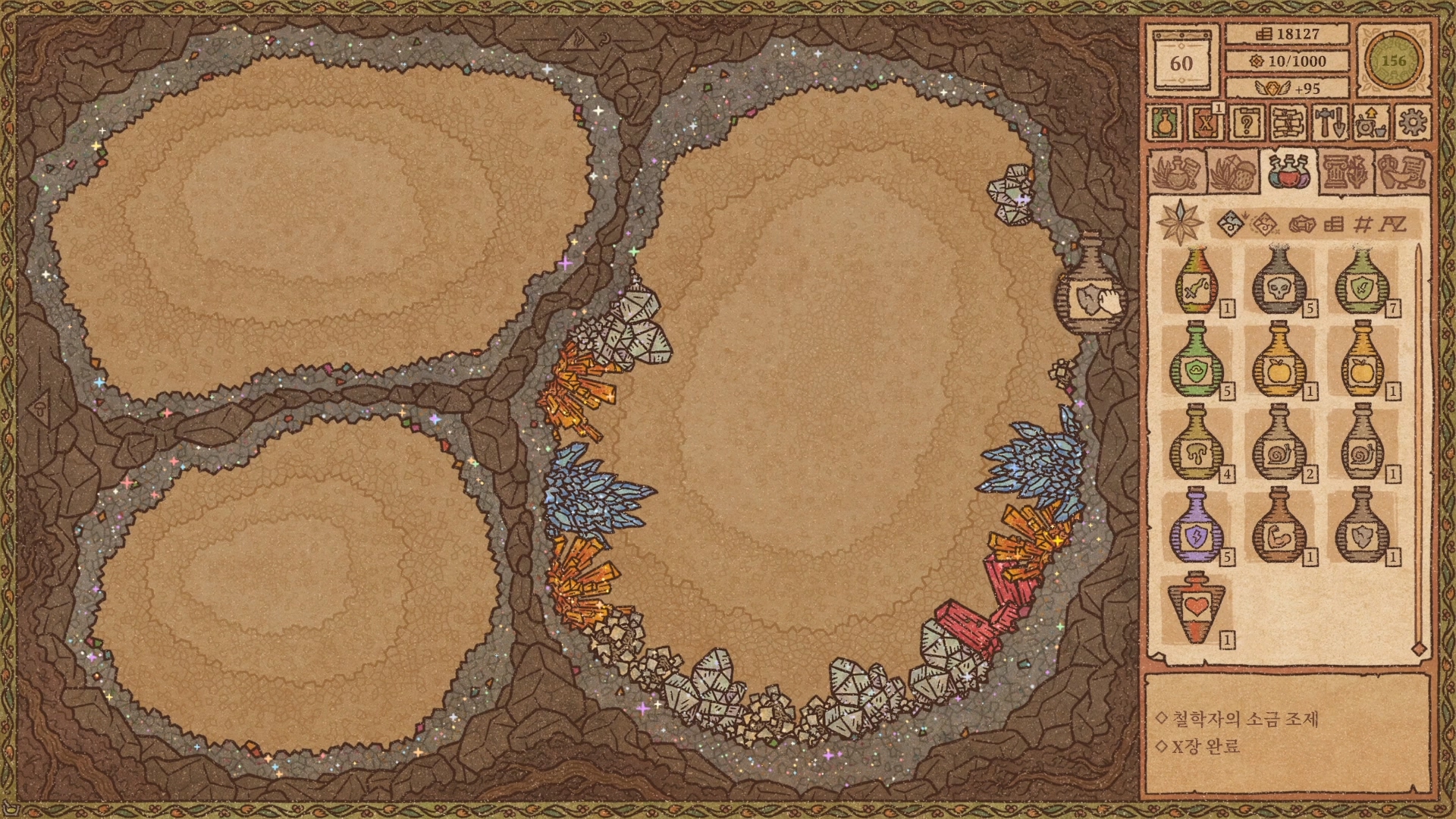The image size is (1456, 819).
Task: Sort inventory by gold price icon
Action: point(1334,224)
